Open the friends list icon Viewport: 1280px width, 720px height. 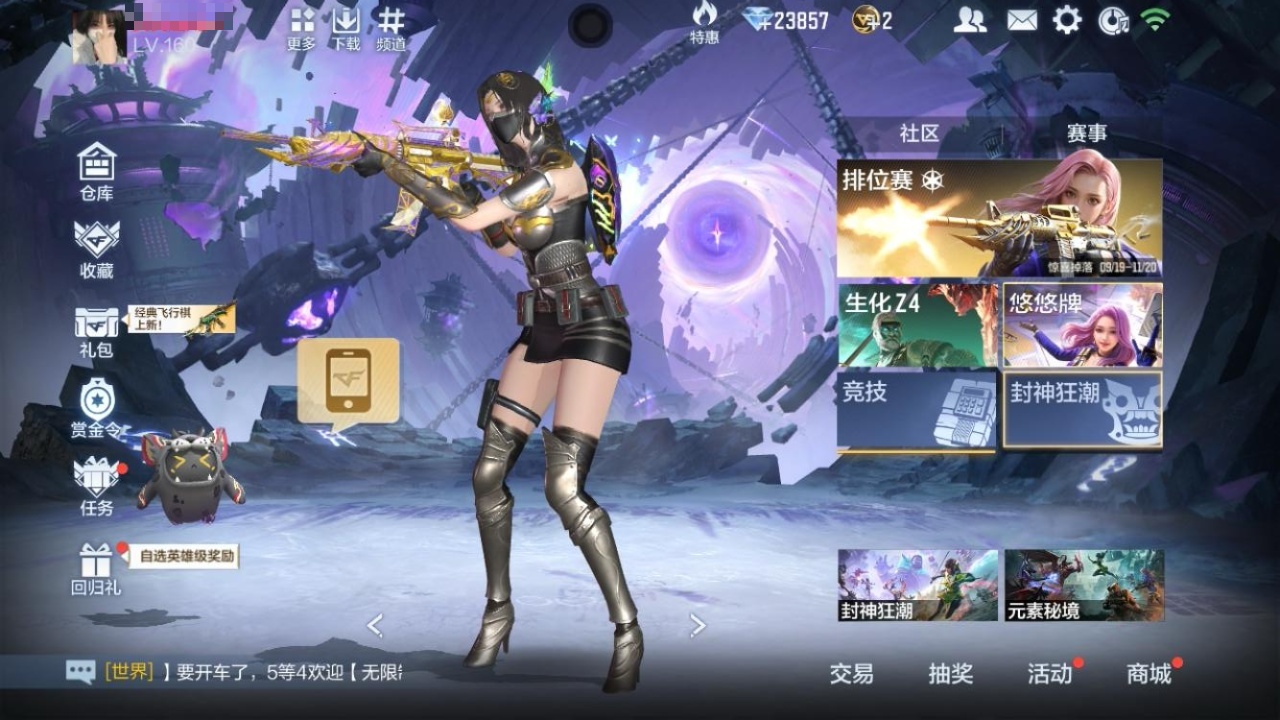tap(969, 20)
